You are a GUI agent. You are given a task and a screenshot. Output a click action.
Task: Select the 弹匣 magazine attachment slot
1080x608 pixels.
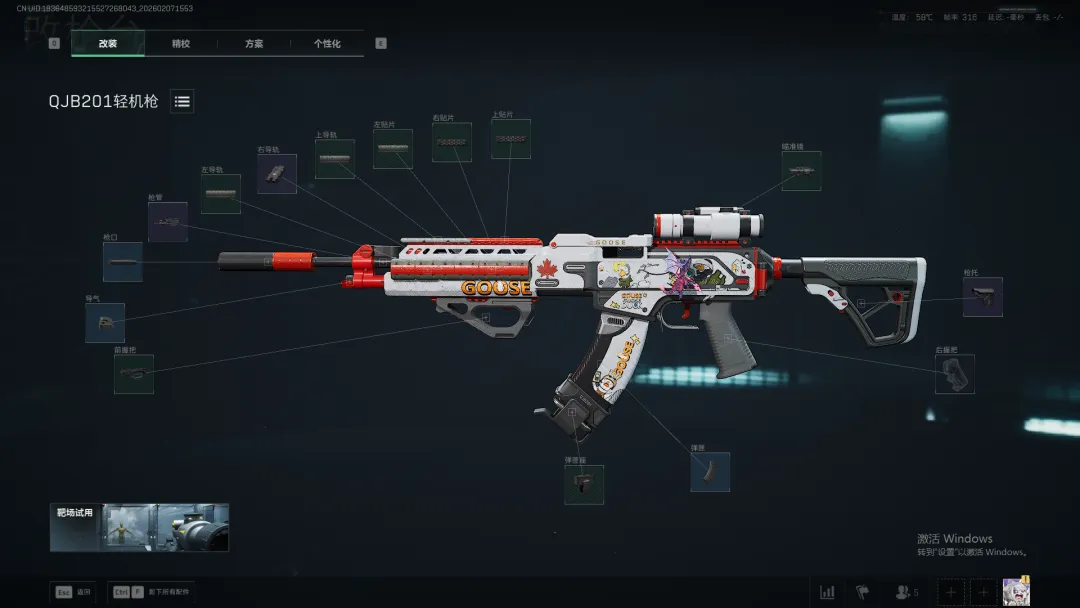pos(710,472)
